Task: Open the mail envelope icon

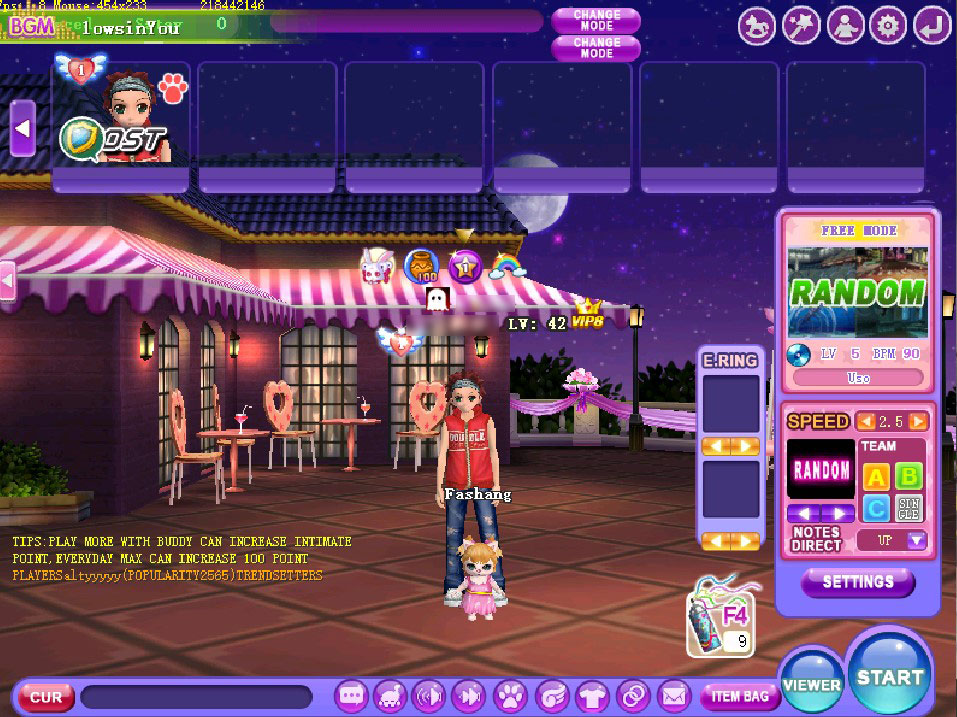Action: click(x=674, y=695)
